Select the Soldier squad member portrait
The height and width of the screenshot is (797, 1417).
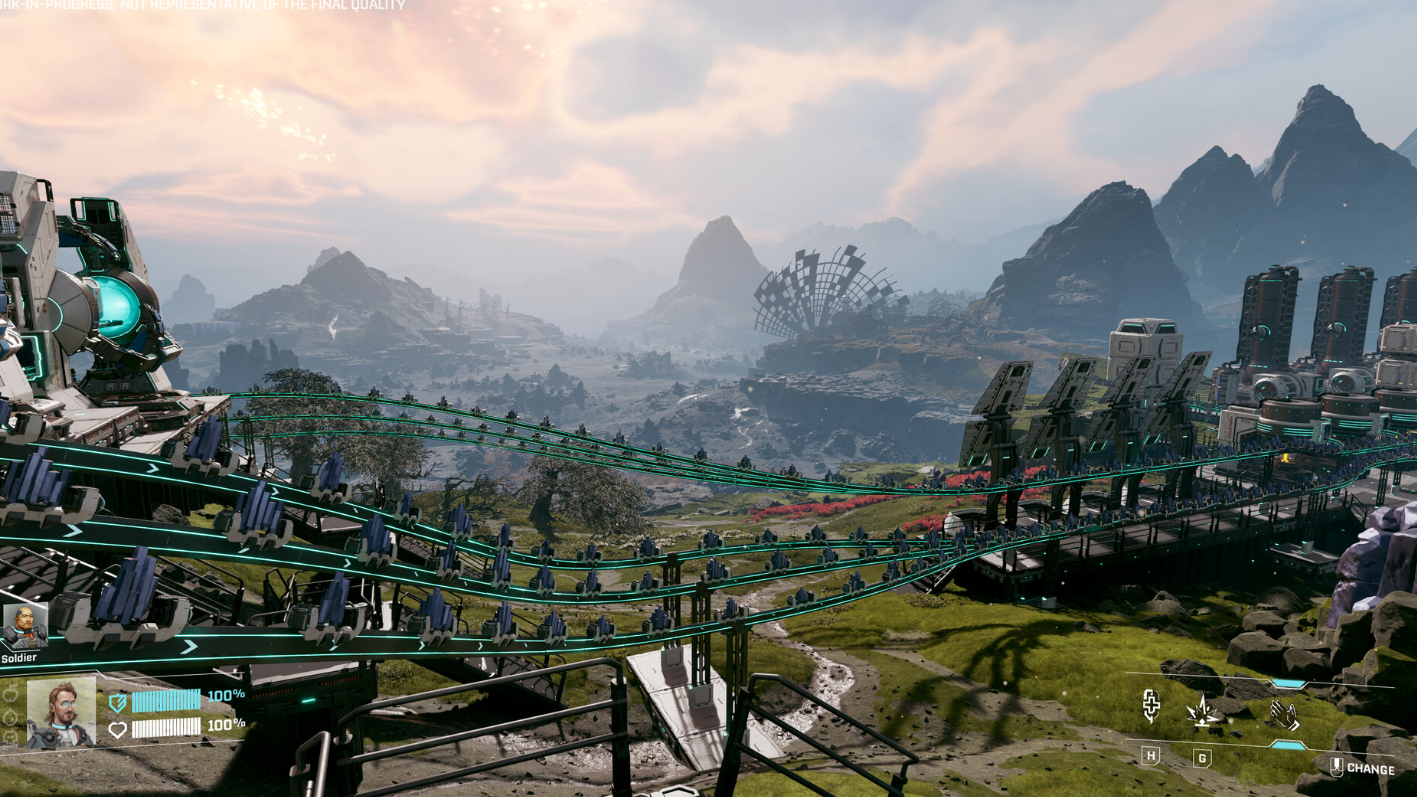click(x=23, y=627)
